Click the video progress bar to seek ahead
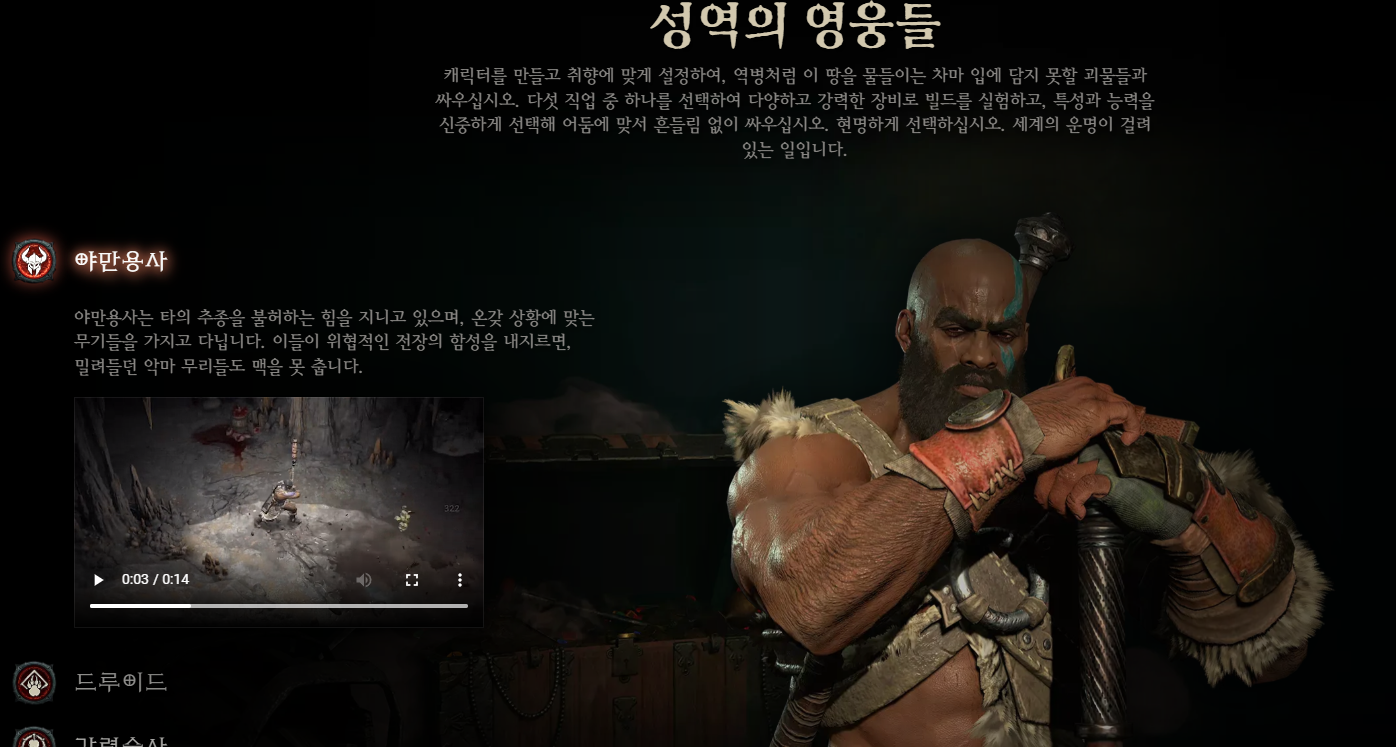The height and width of the screenshot is (747, 1396). tap(330, 606)
